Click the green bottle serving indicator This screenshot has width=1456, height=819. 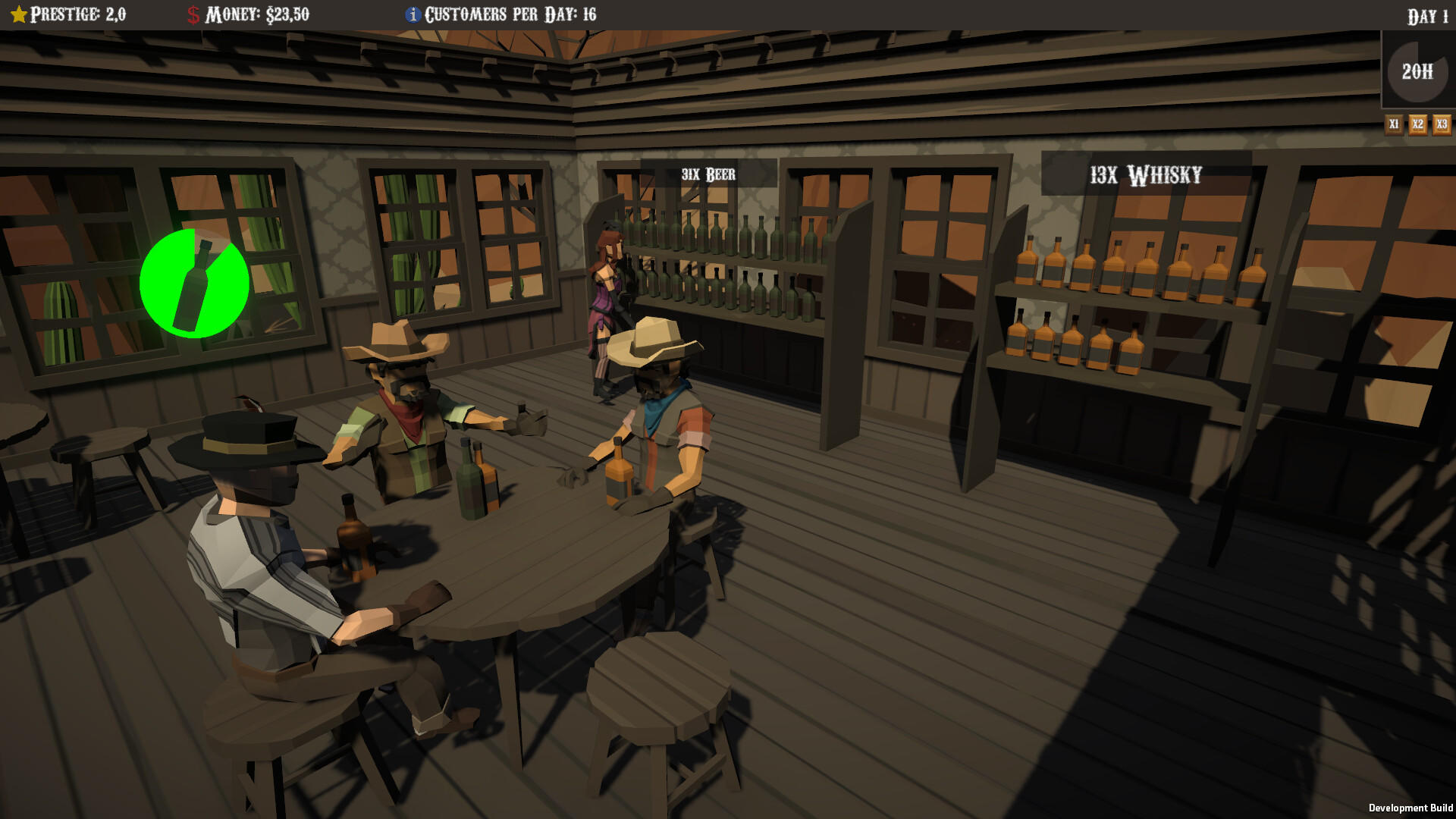194,284
